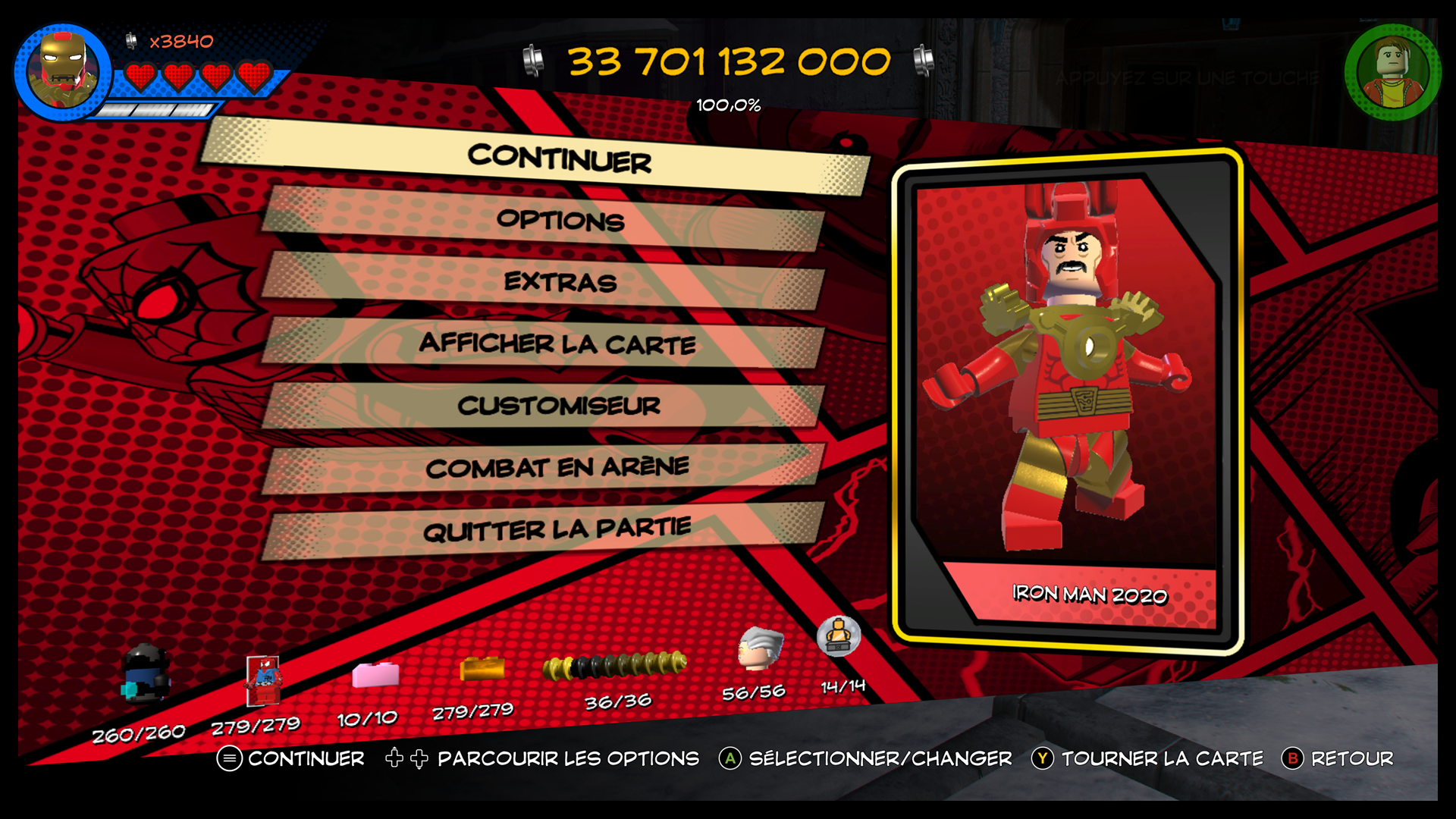
Task: Click the Iron Man 2020 character card
Action: click(x=1067, y=402)
